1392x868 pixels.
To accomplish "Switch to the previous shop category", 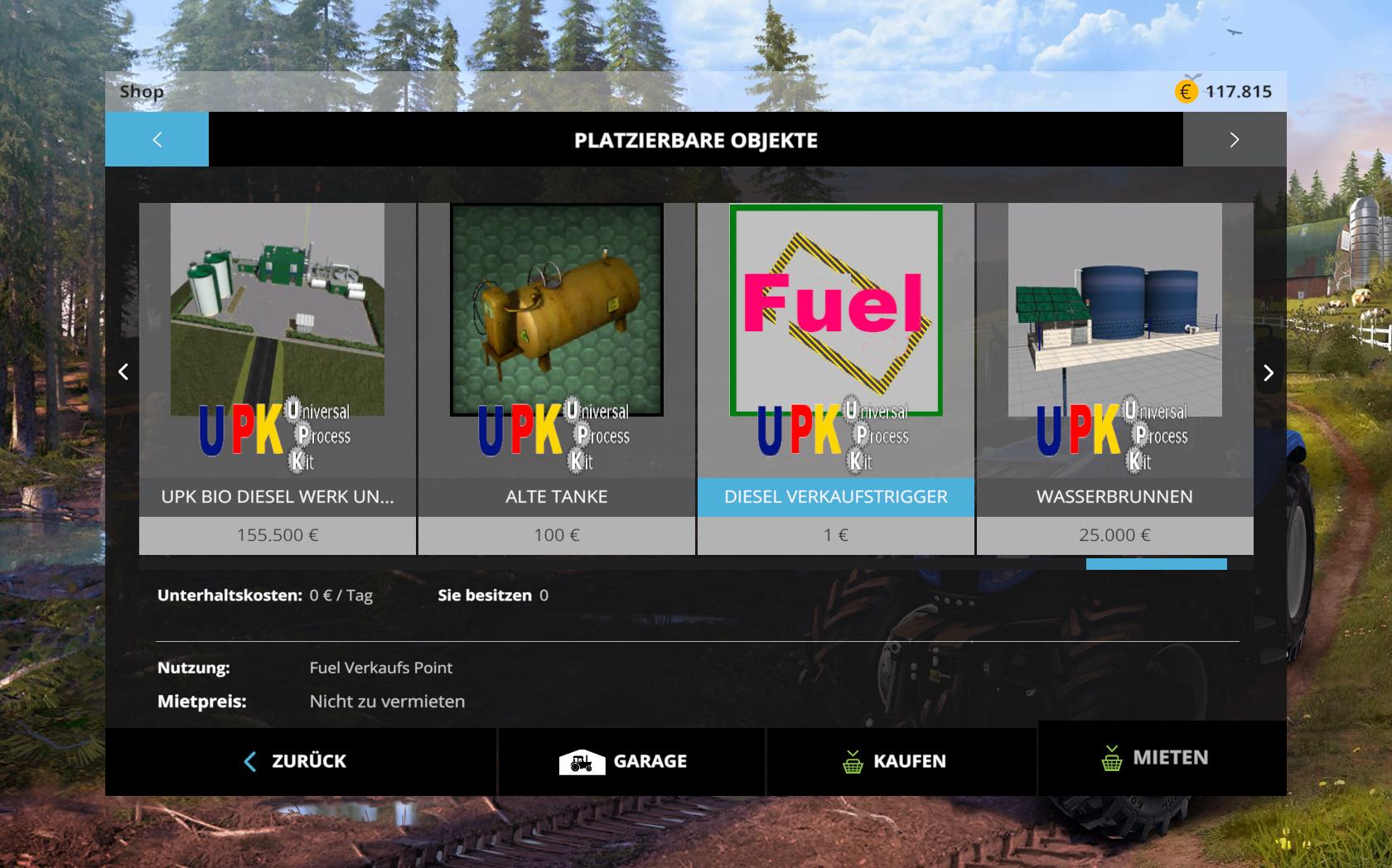I will [157, 140].
